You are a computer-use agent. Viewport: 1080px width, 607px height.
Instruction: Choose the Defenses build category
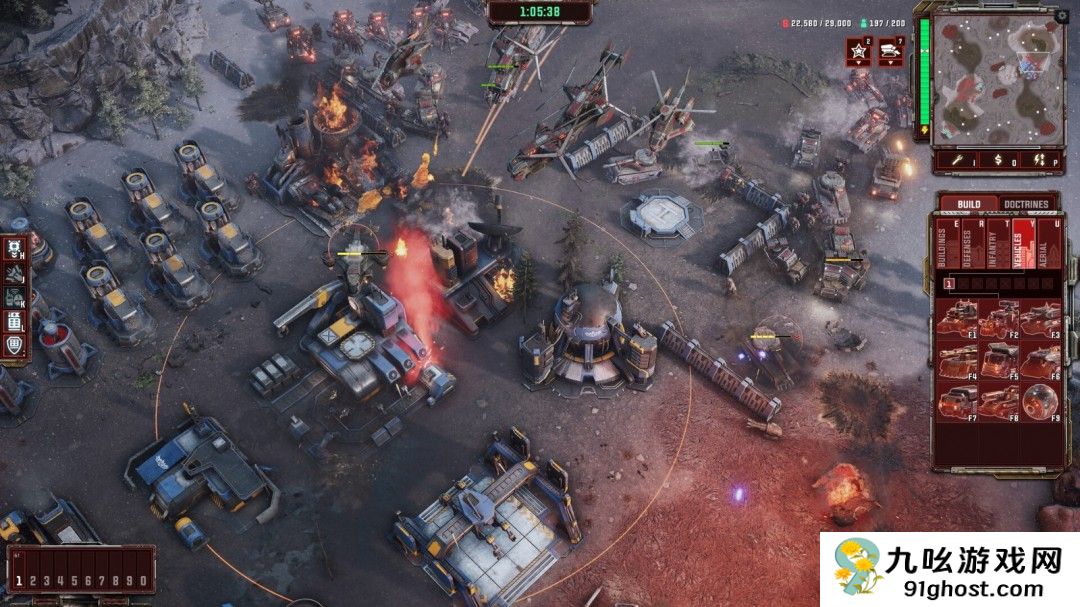(969, 246)
